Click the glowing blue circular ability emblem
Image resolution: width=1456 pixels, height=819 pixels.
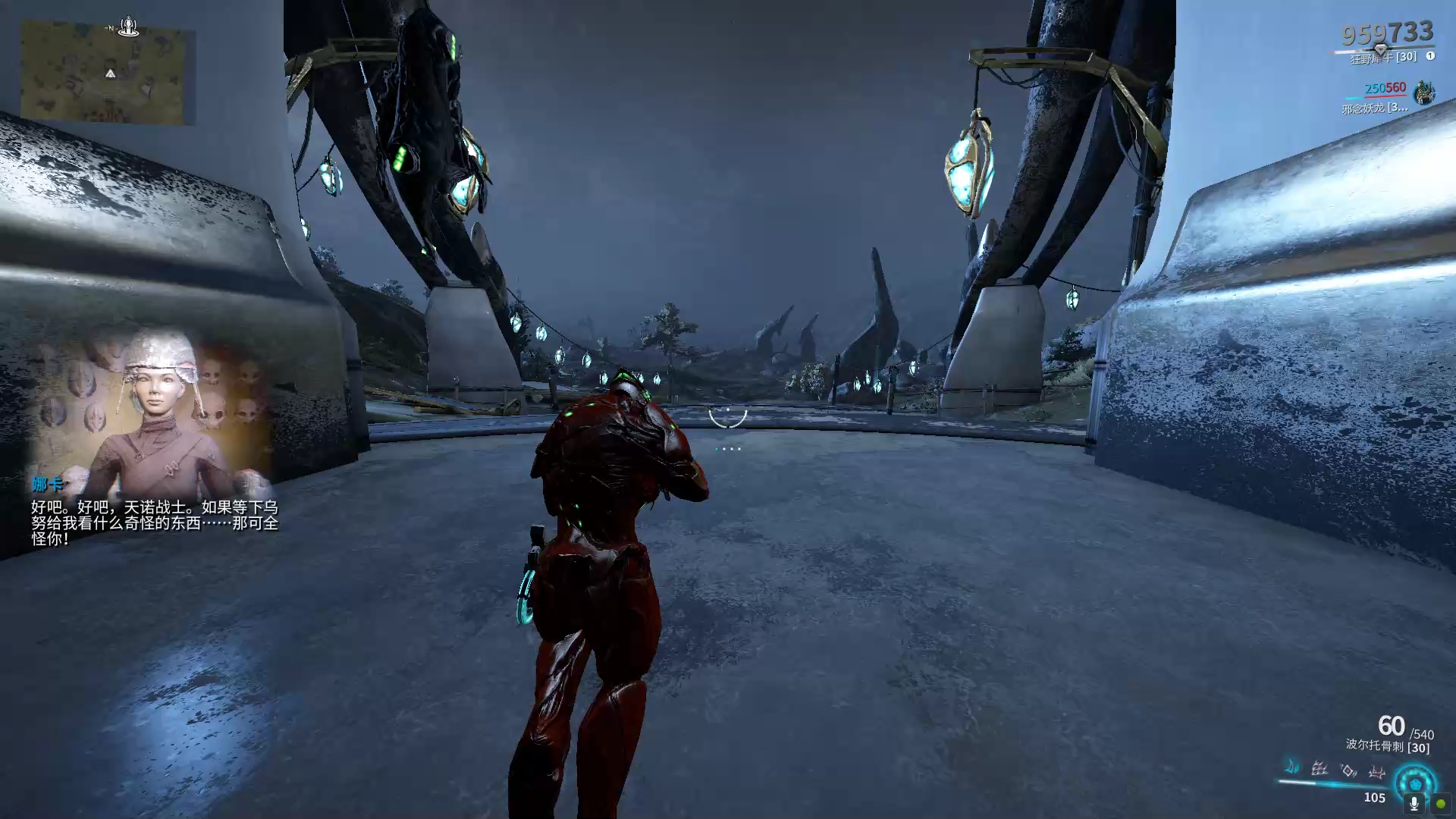(1414, 781)
